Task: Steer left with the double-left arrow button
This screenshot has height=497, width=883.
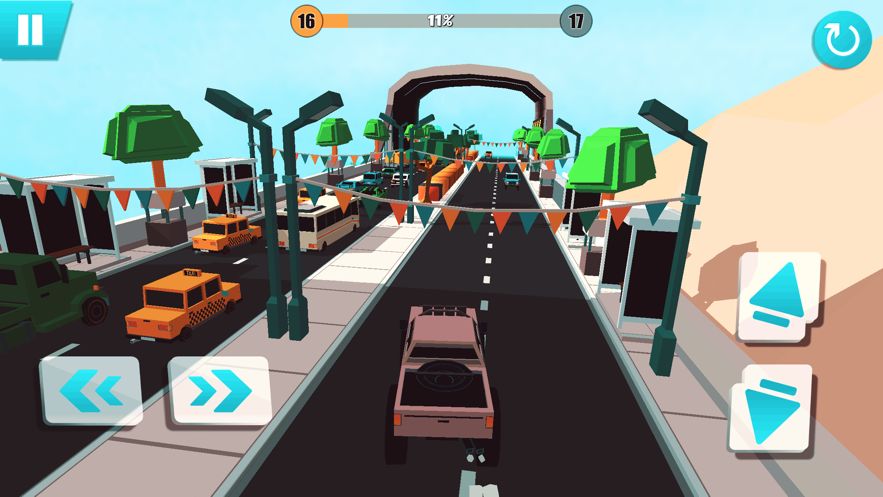Action: tap(90, 390)
